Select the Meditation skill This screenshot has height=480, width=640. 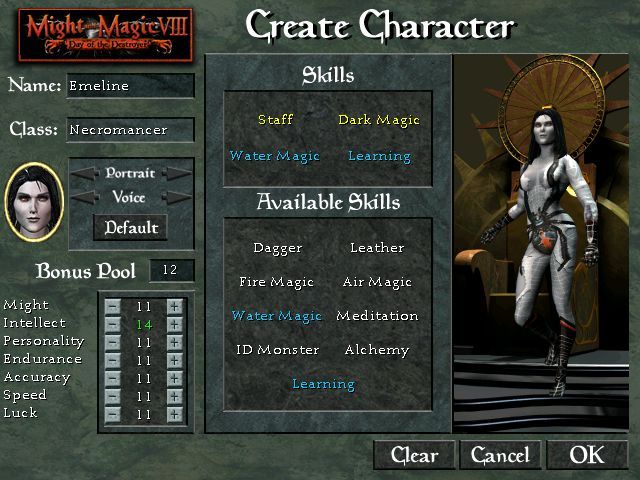[x=377, y=316]
